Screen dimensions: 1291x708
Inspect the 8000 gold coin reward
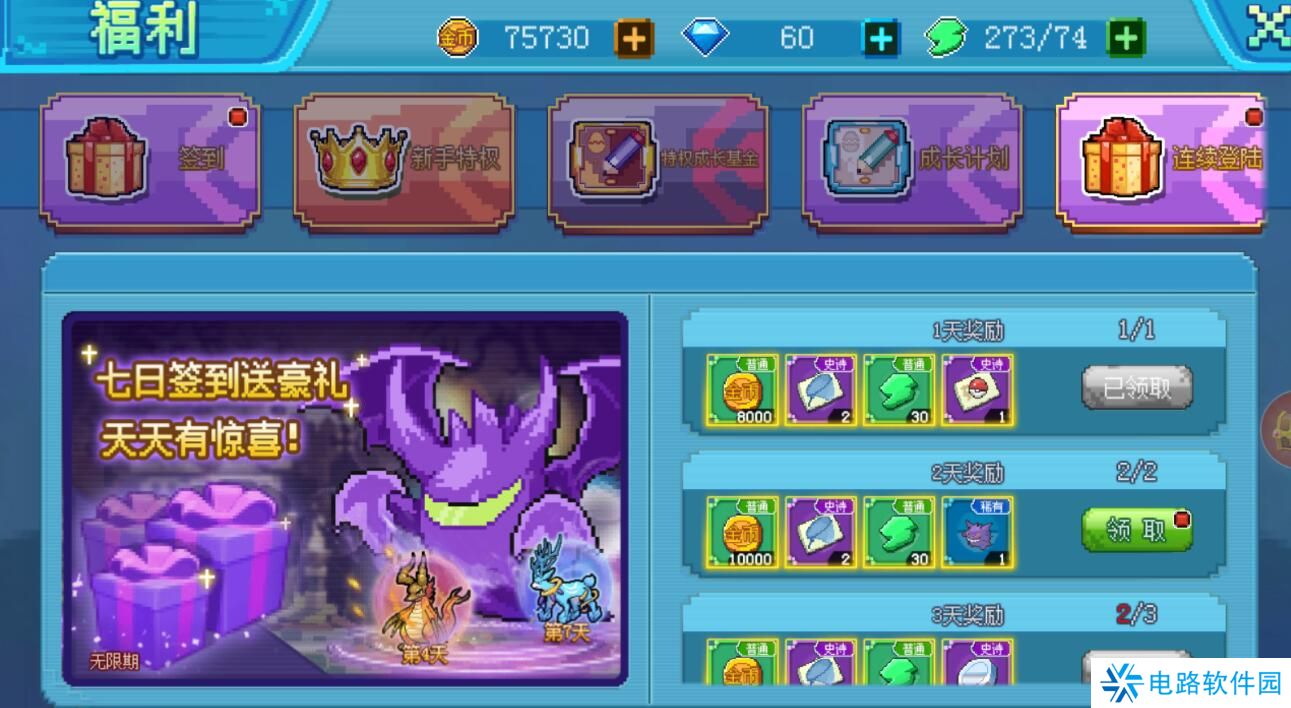pos(742,389)
